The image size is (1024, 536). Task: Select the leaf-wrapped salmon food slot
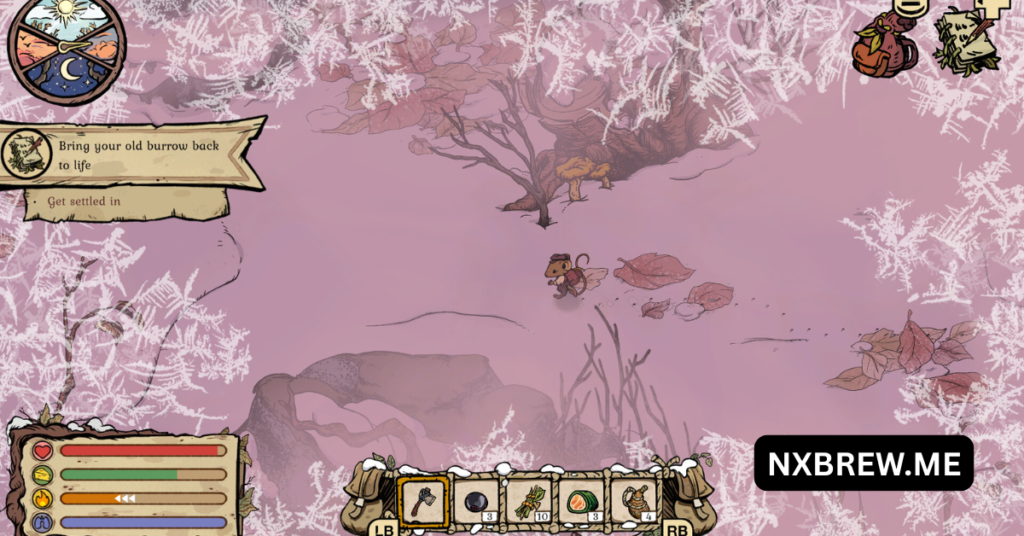(582, 499)
